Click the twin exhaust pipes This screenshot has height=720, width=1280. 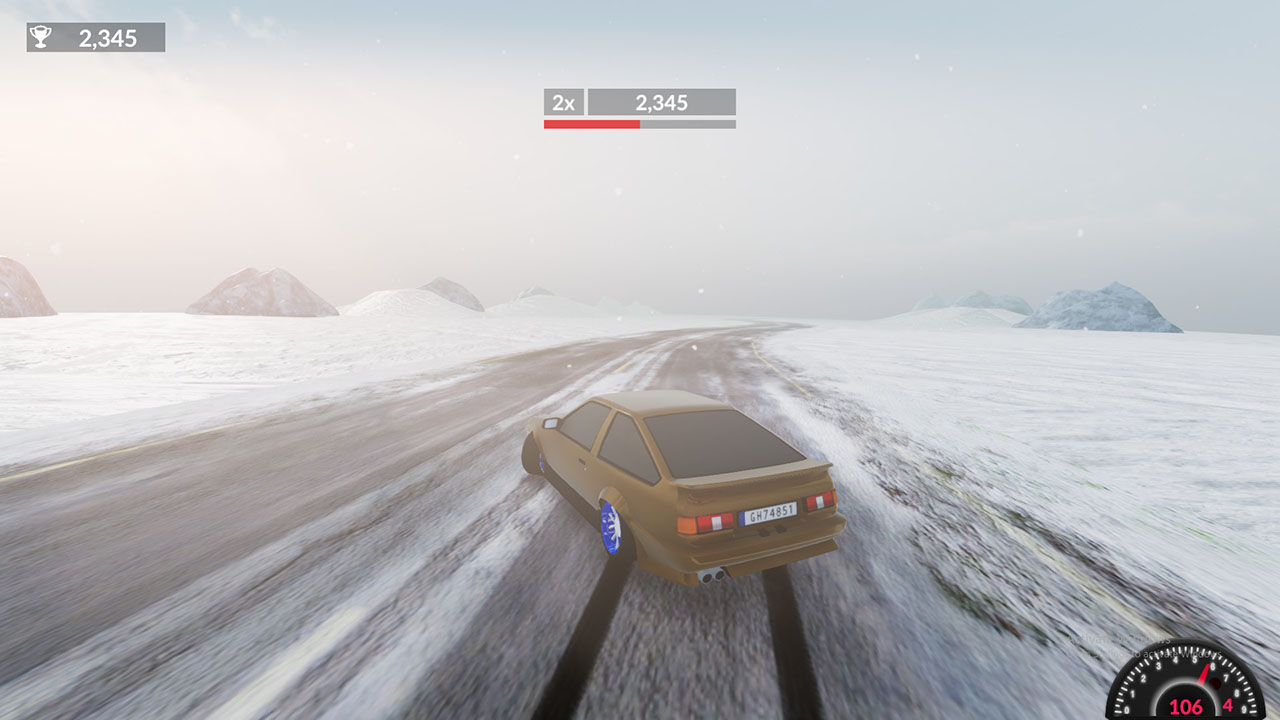[714, 576]
